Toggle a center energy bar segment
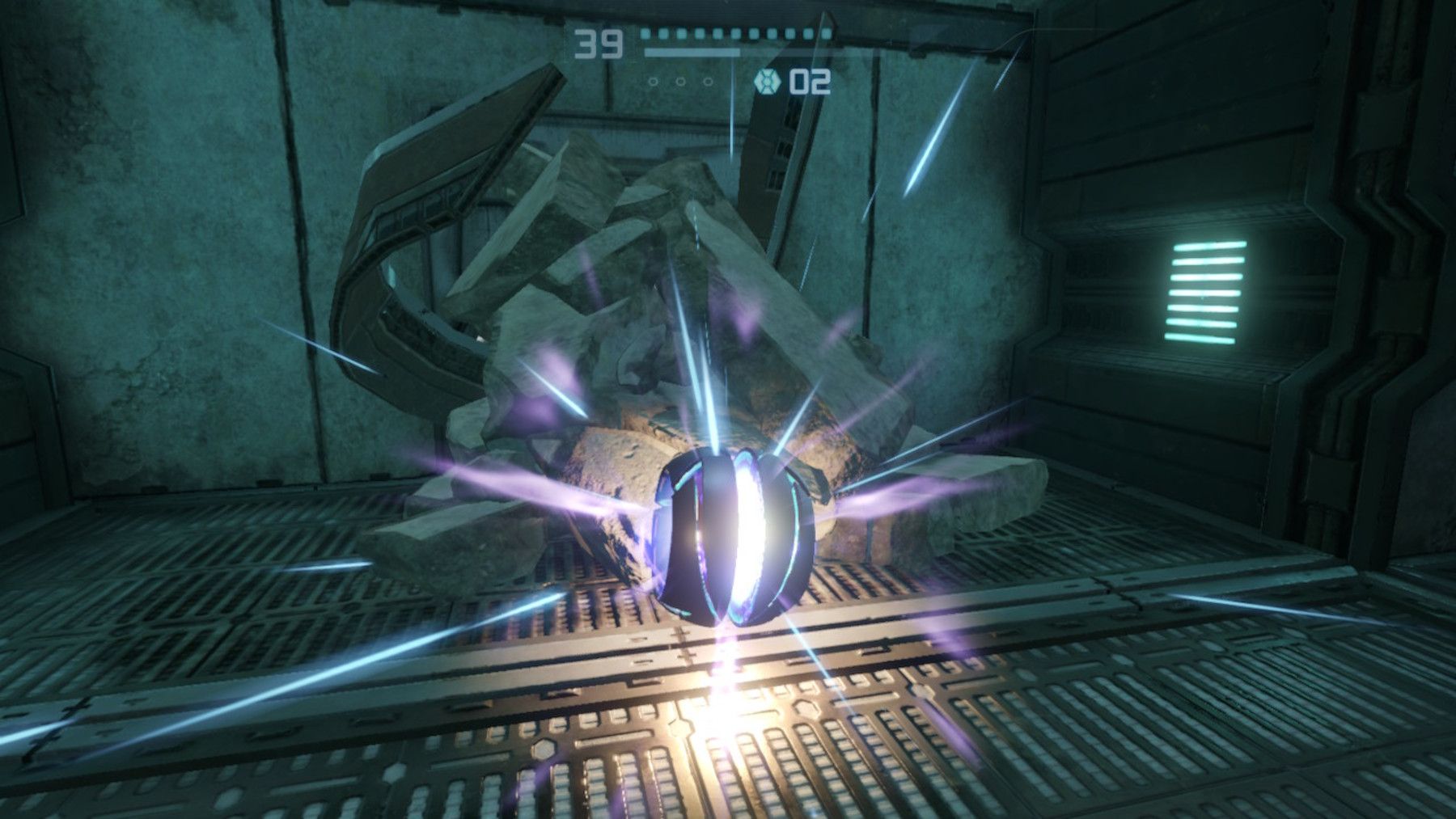This screenshot has width=1456, height=819. 736,34
